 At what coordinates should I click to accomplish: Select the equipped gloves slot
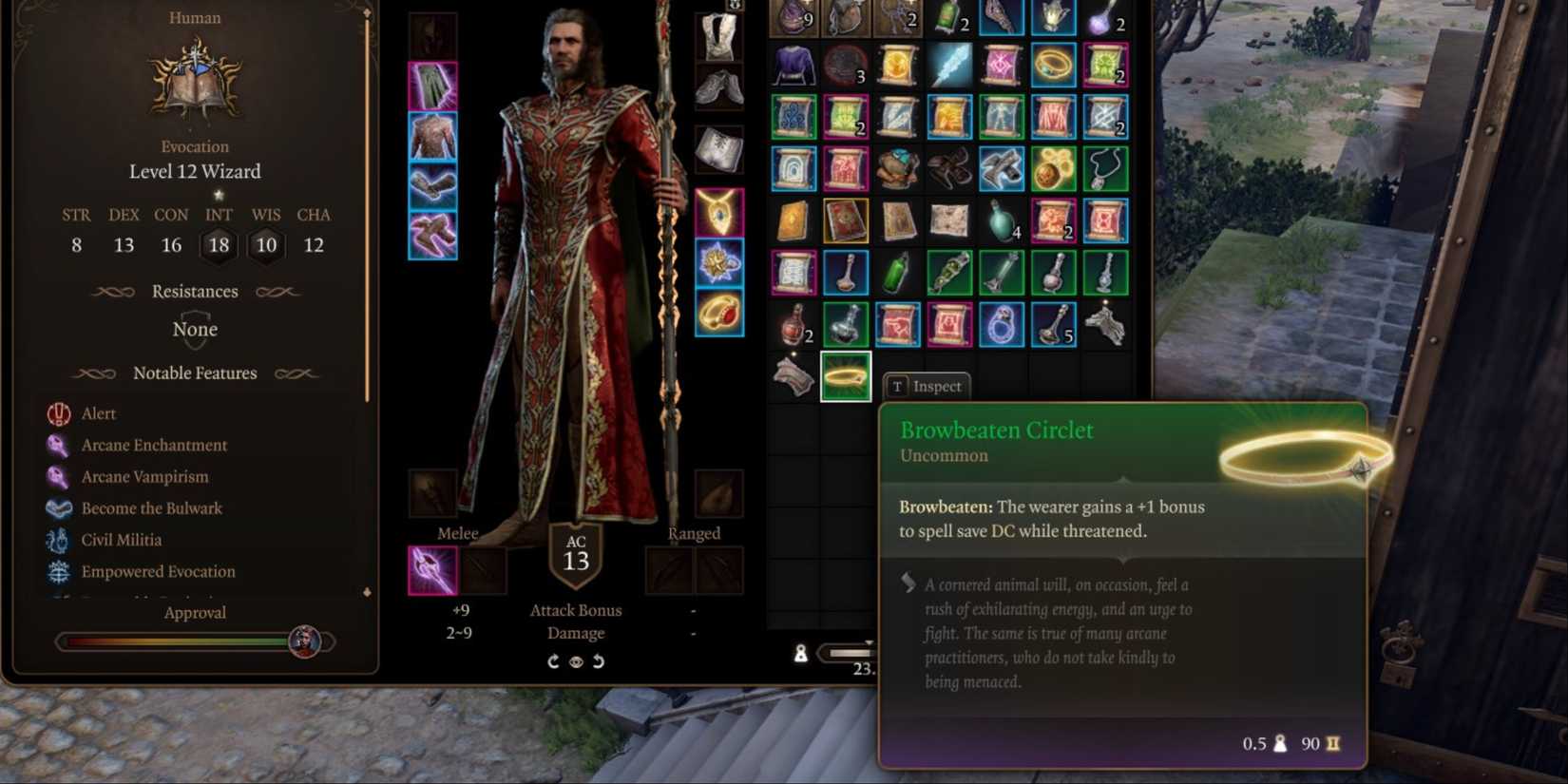(x=433, y=184)
